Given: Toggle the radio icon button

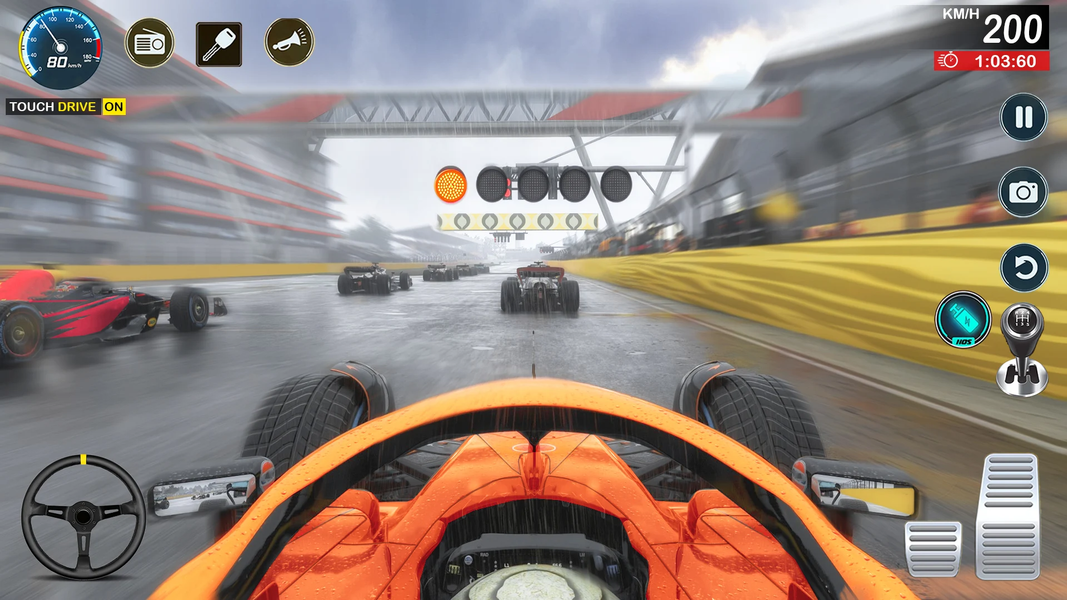Looking at the screenshot, I should [x=149, y=42].
